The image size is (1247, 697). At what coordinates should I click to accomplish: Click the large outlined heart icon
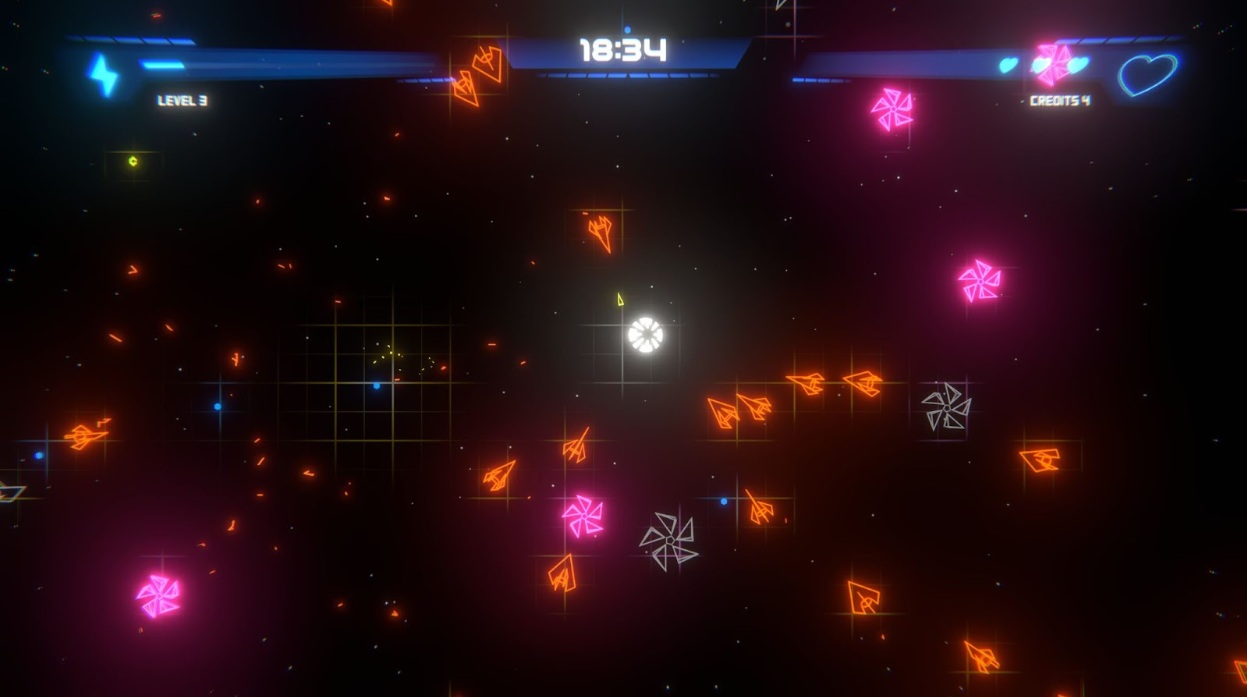click(x=1147, y=74)
